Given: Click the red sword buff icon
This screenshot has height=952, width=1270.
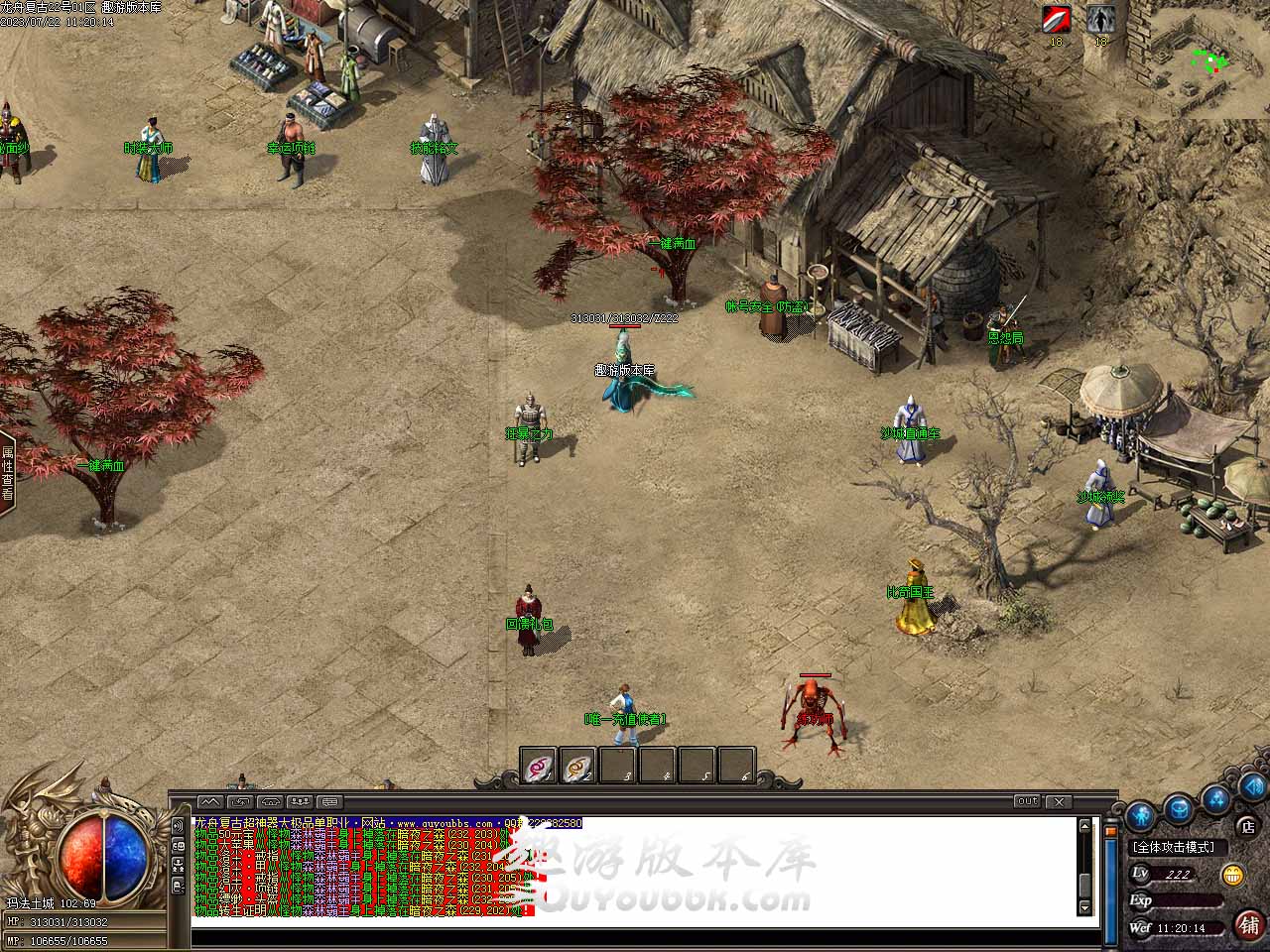Looking at the screenshot, I should tap(1056, 20).
